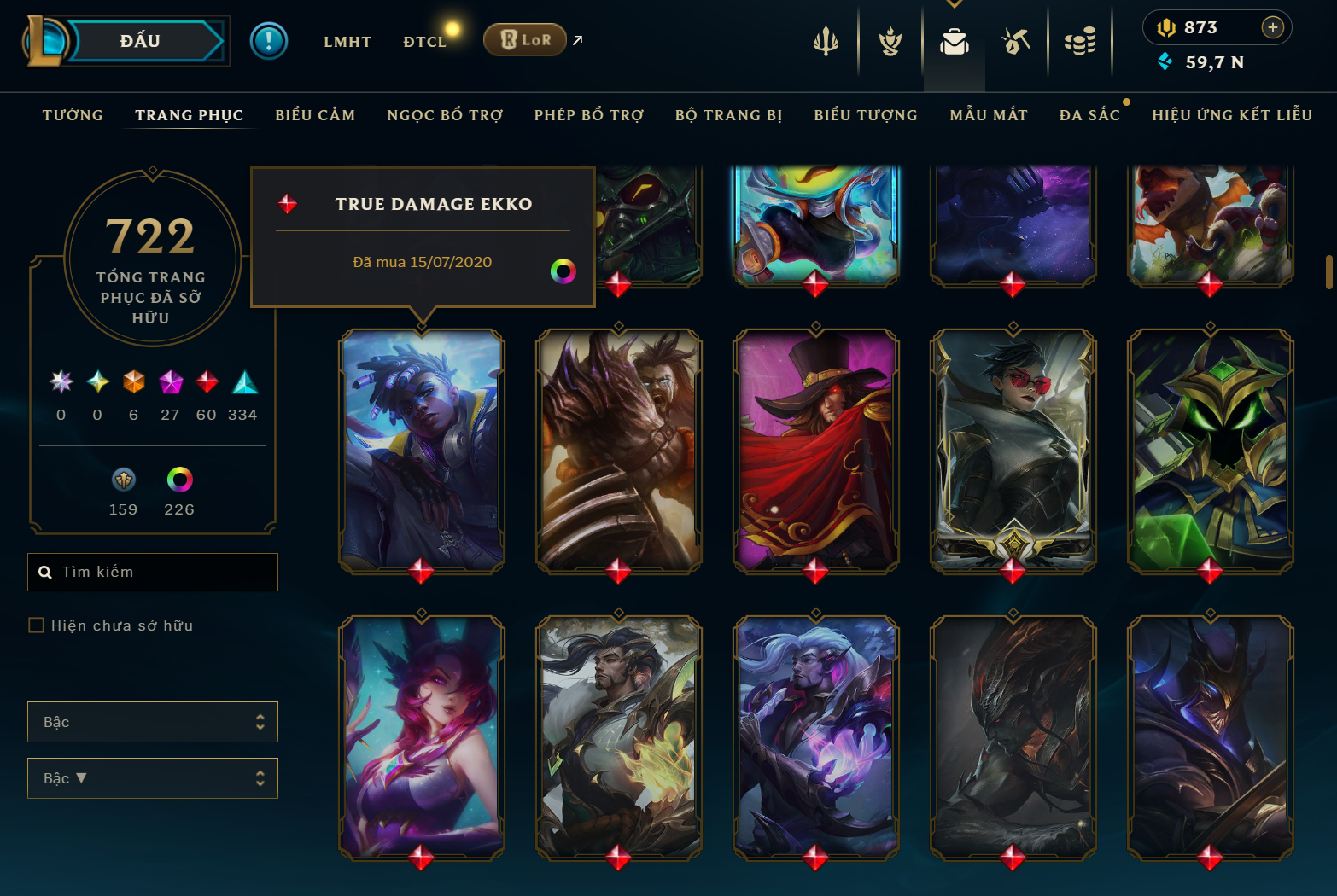Open the PHÉP BỔ TRỢ tab
The image size is (1337, 896).
(x=589, y=115)
